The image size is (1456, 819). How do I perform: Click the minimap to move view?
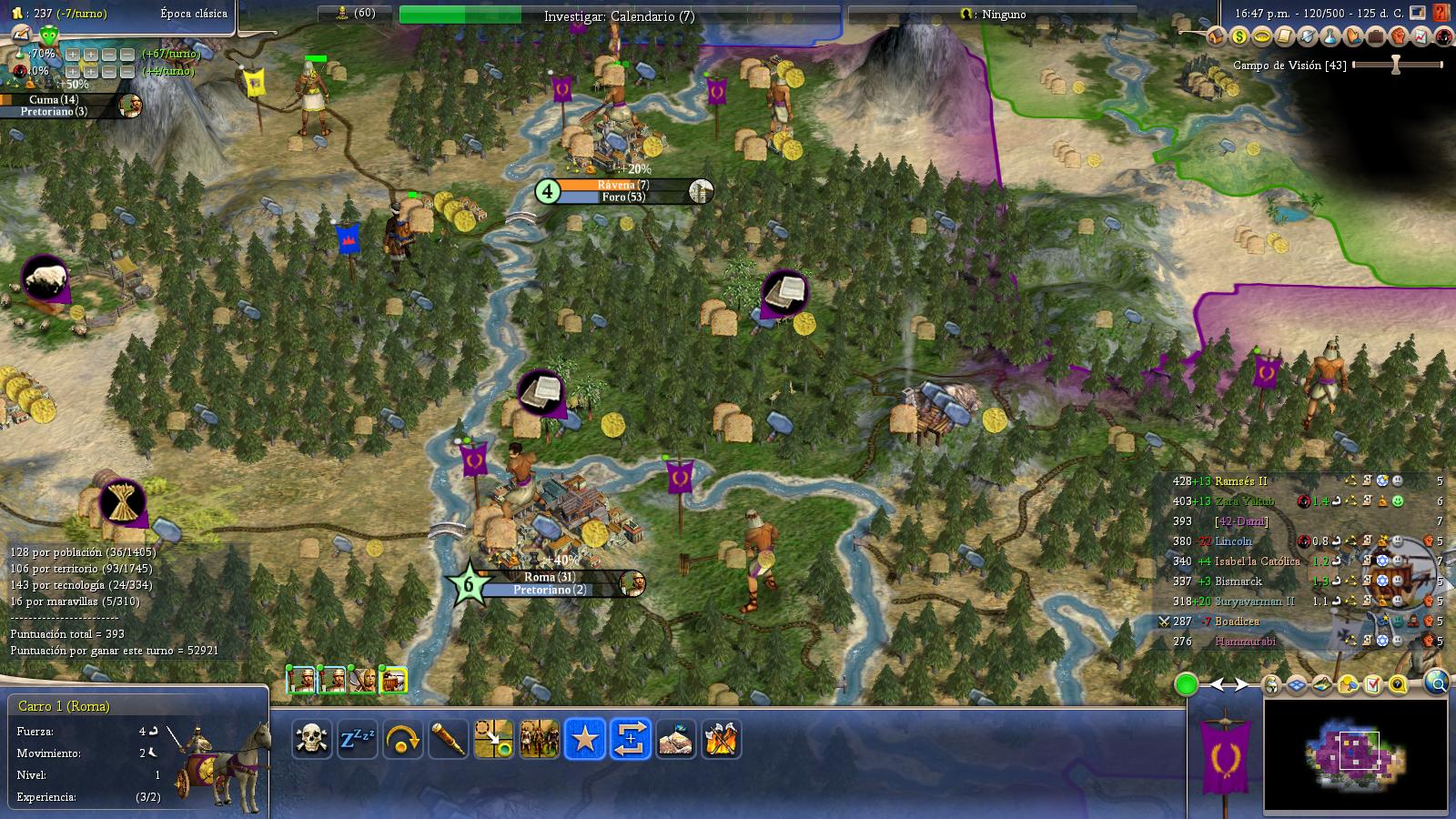pyautogui.click(x=1355, y=755)
